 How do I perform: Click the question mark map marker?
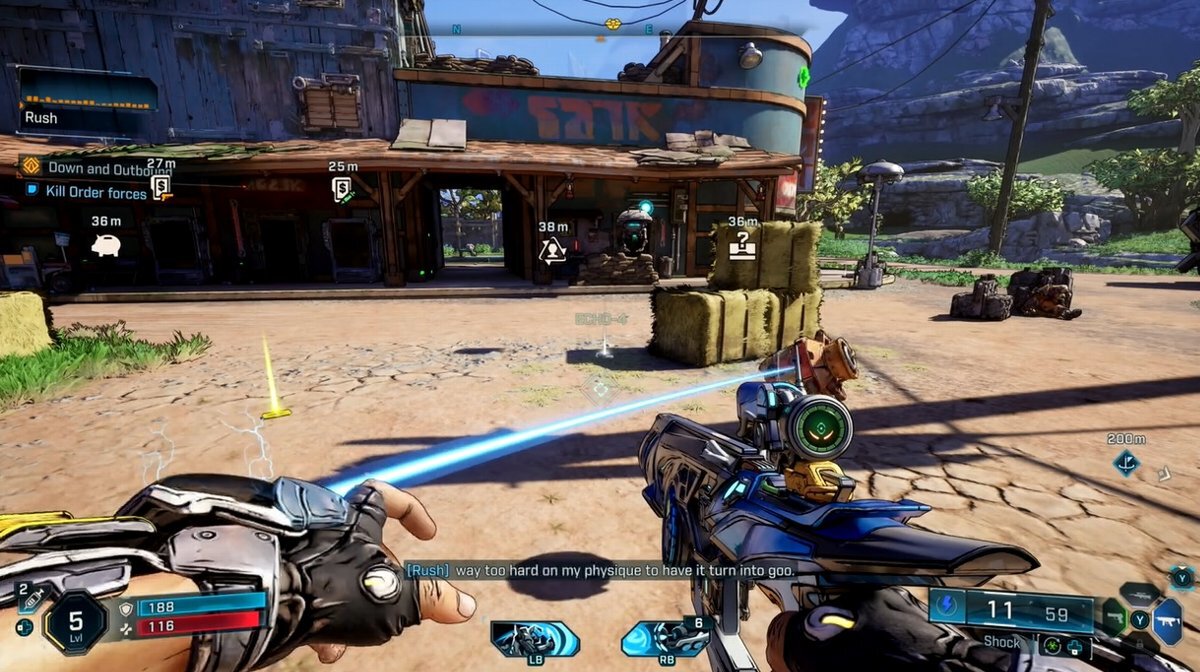coord(742,245)
